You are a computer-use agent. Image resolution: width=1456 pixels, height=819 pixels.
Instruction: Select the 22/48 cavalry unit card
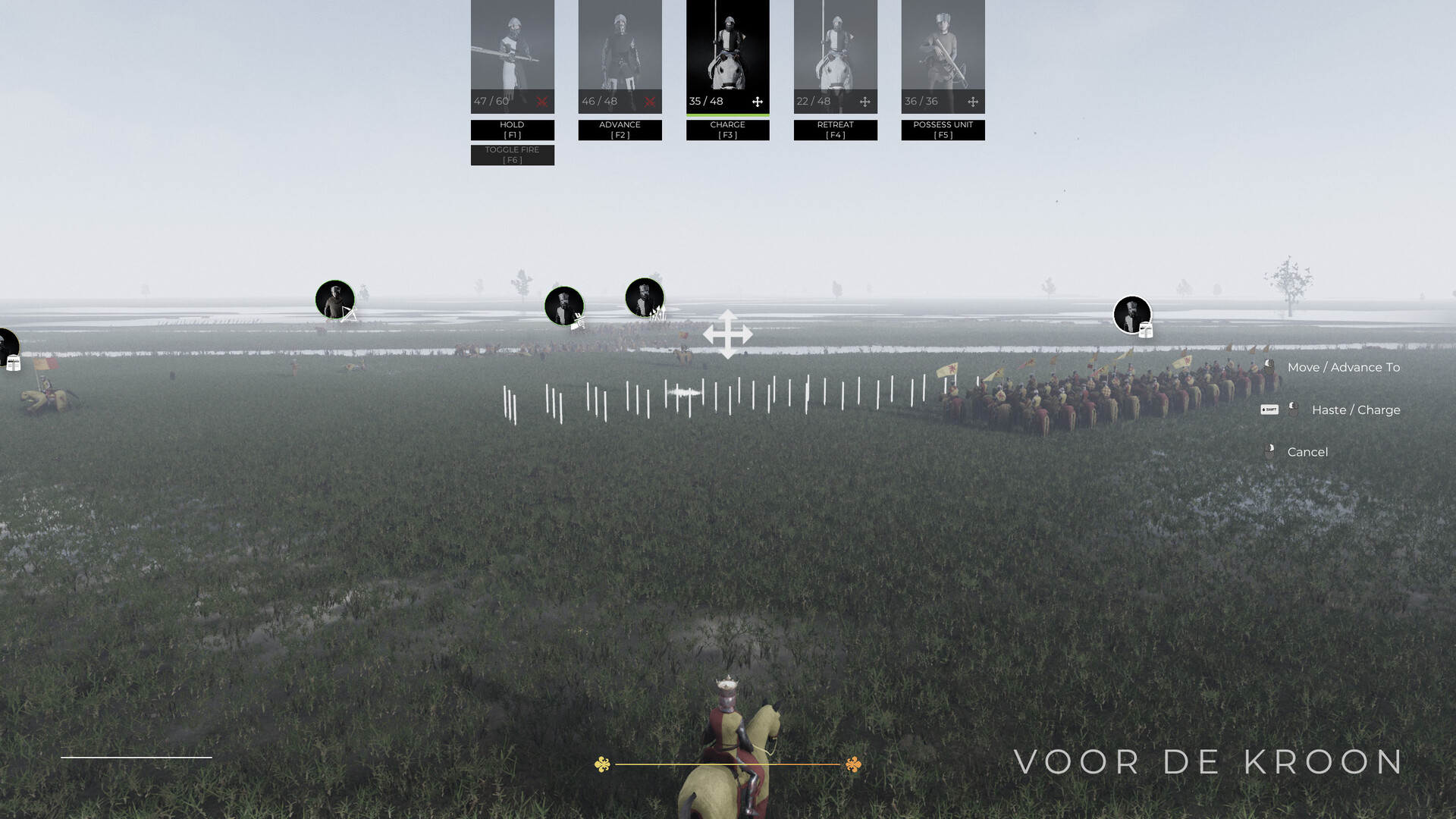coord(835,53)
